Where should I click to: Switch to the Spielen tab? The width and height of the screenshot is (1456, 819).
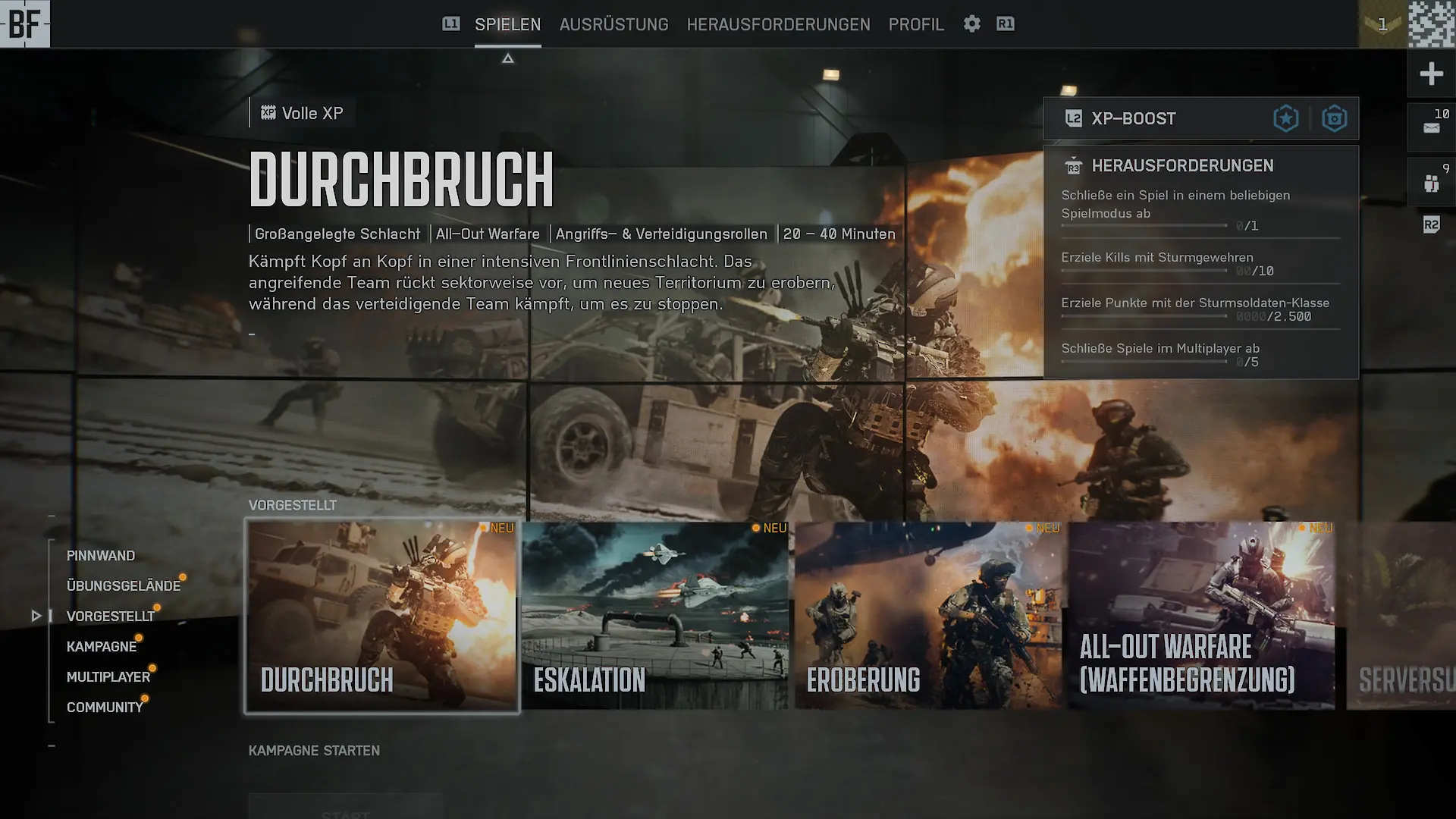507,24
